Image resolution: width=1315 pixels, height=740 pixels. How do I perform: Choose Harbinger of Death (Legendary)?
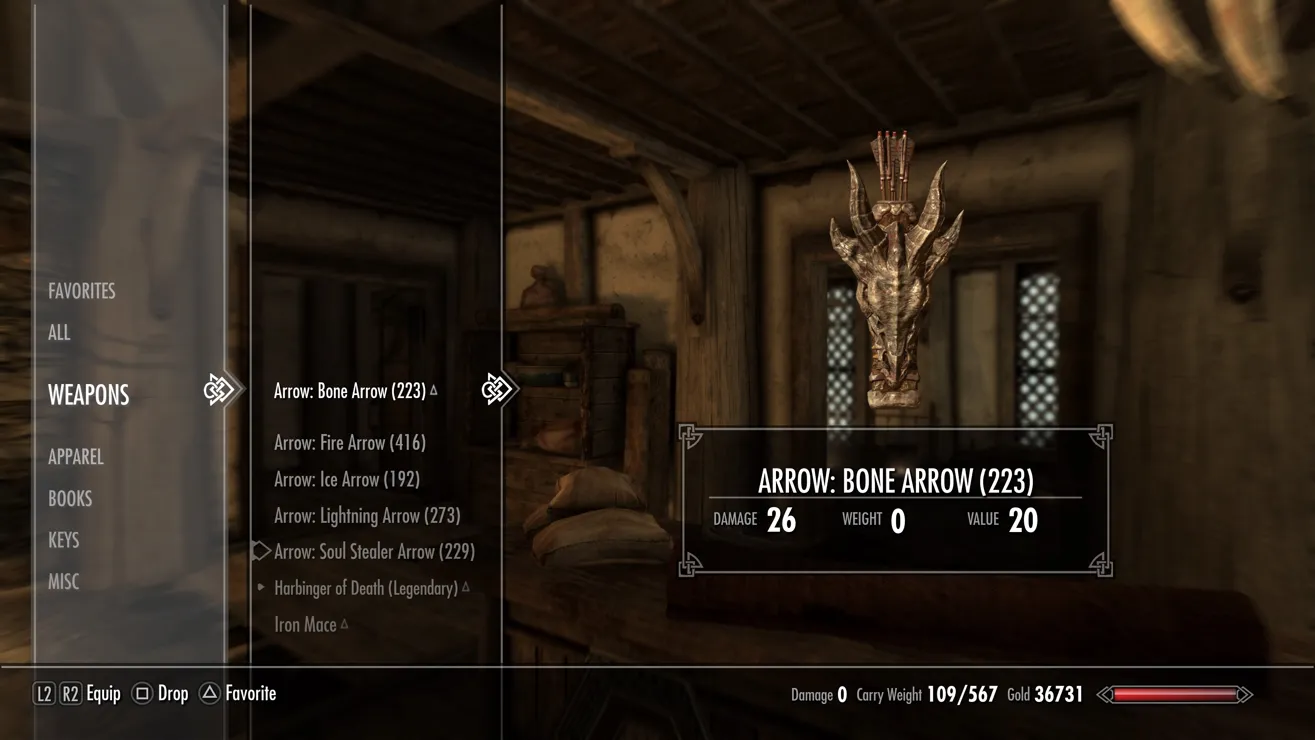tap(366, 589)
